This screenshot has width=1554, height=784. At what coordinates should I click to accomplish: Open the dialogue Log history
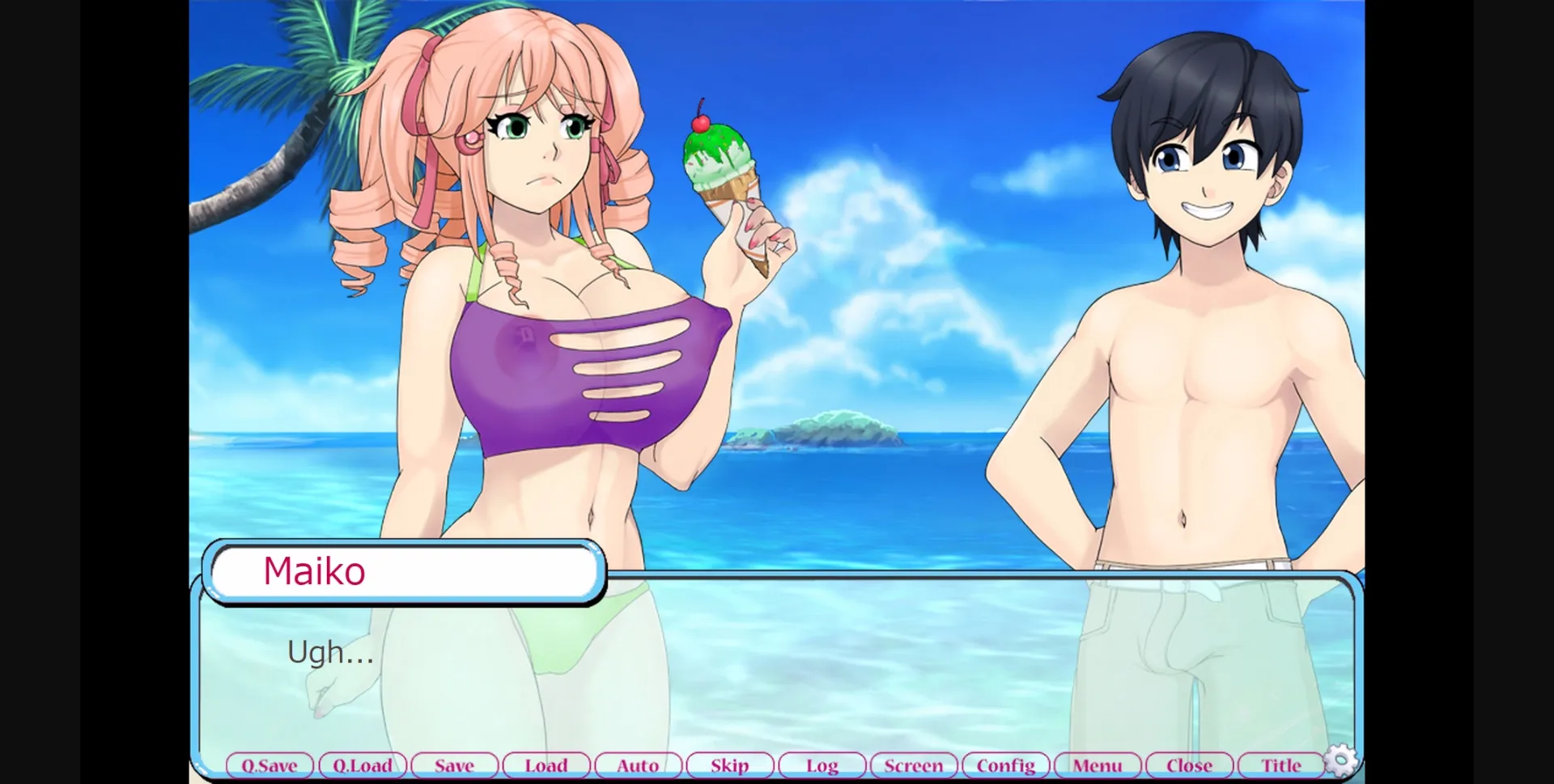click(822, 765)
